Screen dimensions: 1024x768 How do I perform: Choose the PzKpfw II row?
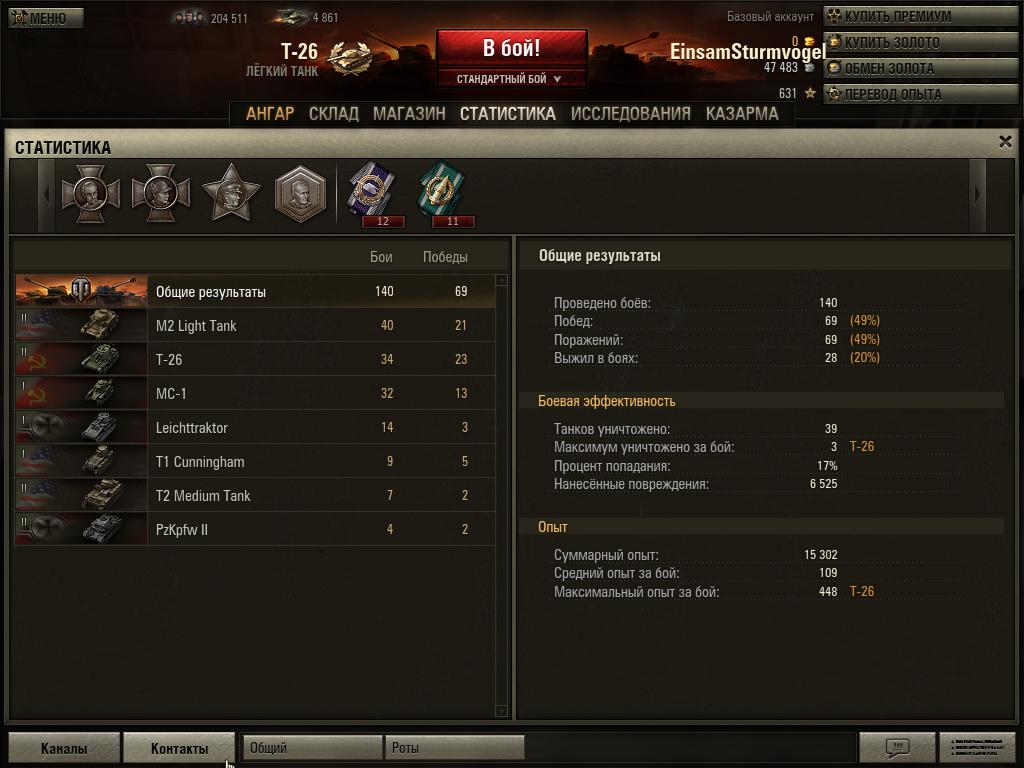(x=255, y=530)
